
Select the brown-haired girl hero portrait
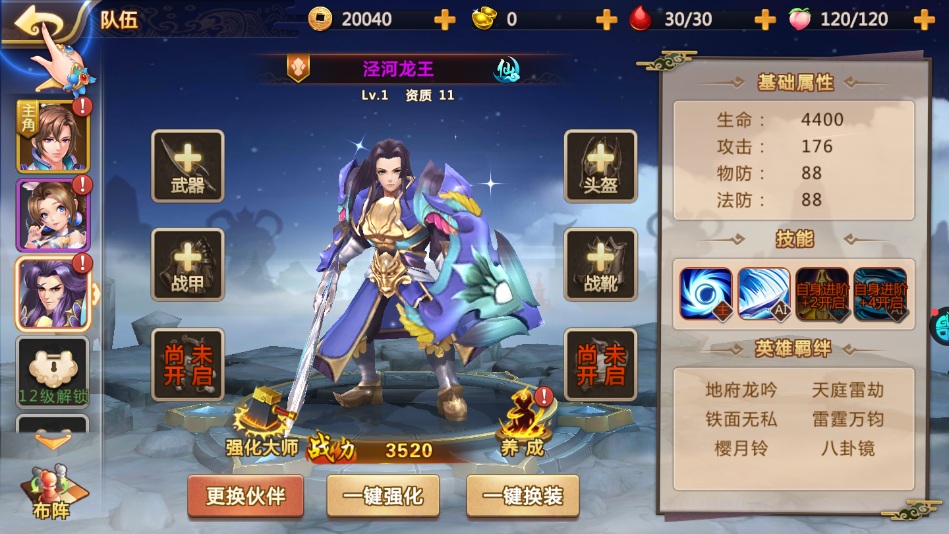[52, 215]
